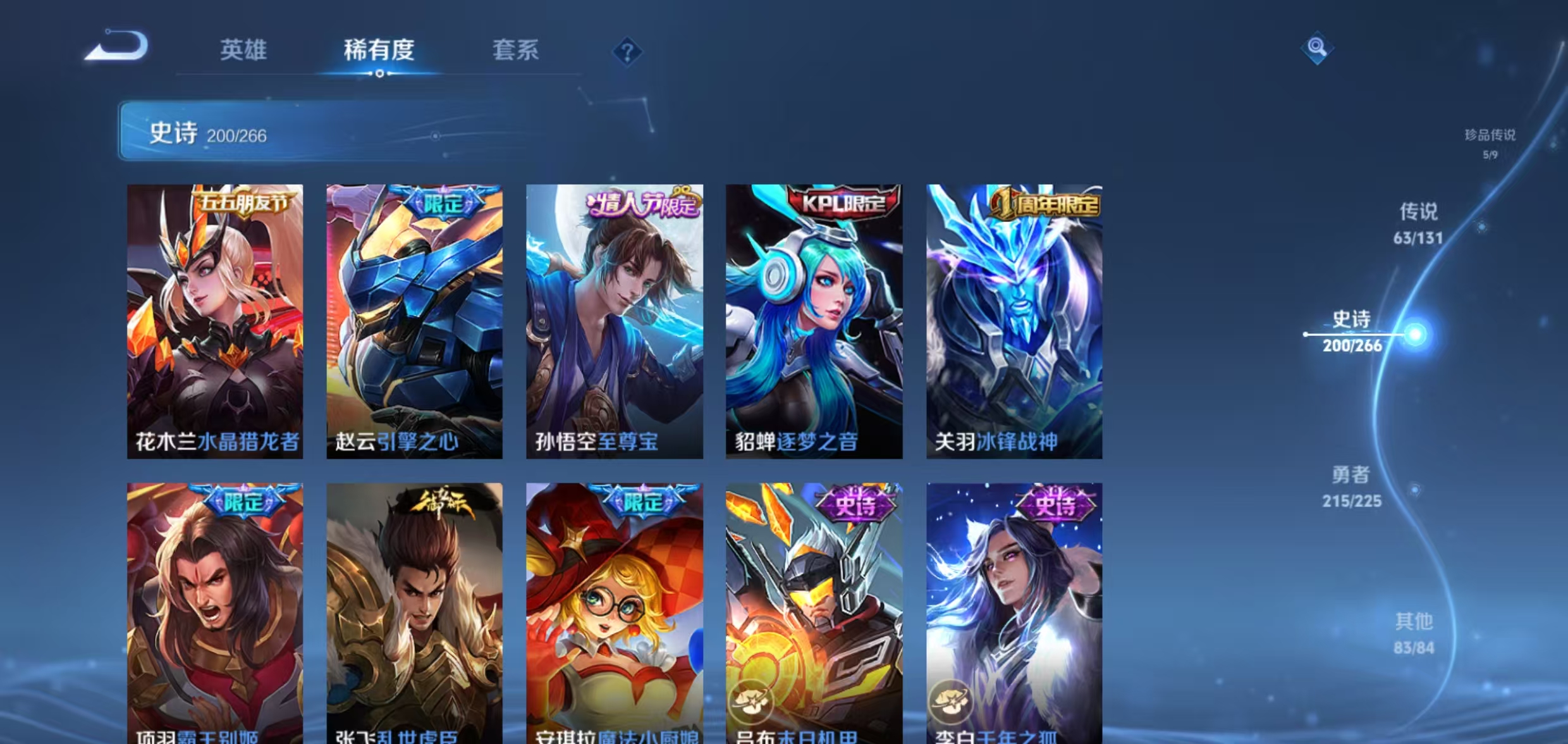The image size is (1568, 744).
Task: Open the search via the magnifier icon
Action: (1318, 47)
